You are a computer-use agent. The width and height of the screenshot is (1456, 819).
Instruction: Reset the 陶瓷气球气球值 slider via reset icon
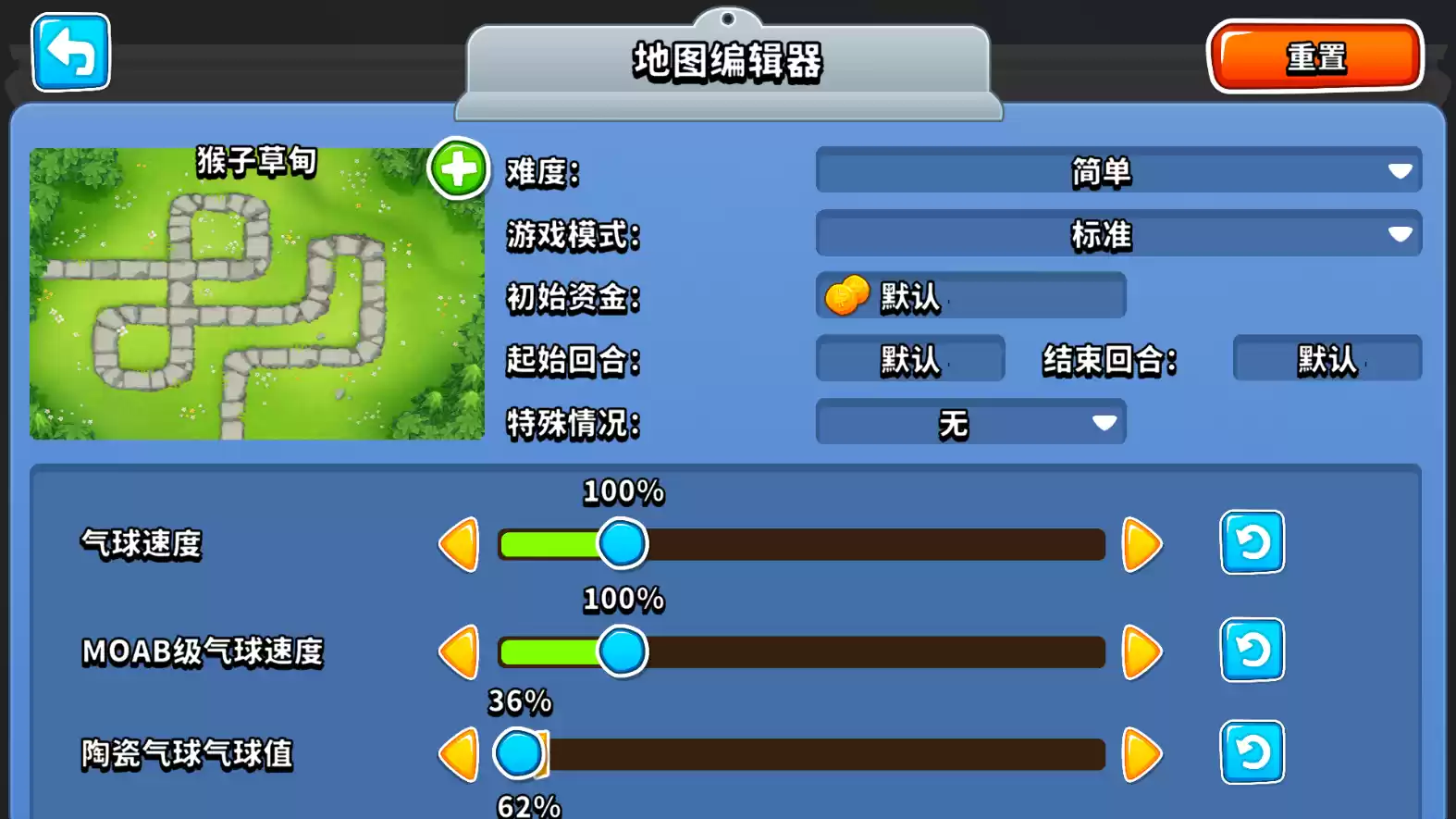coord(1252,754)
